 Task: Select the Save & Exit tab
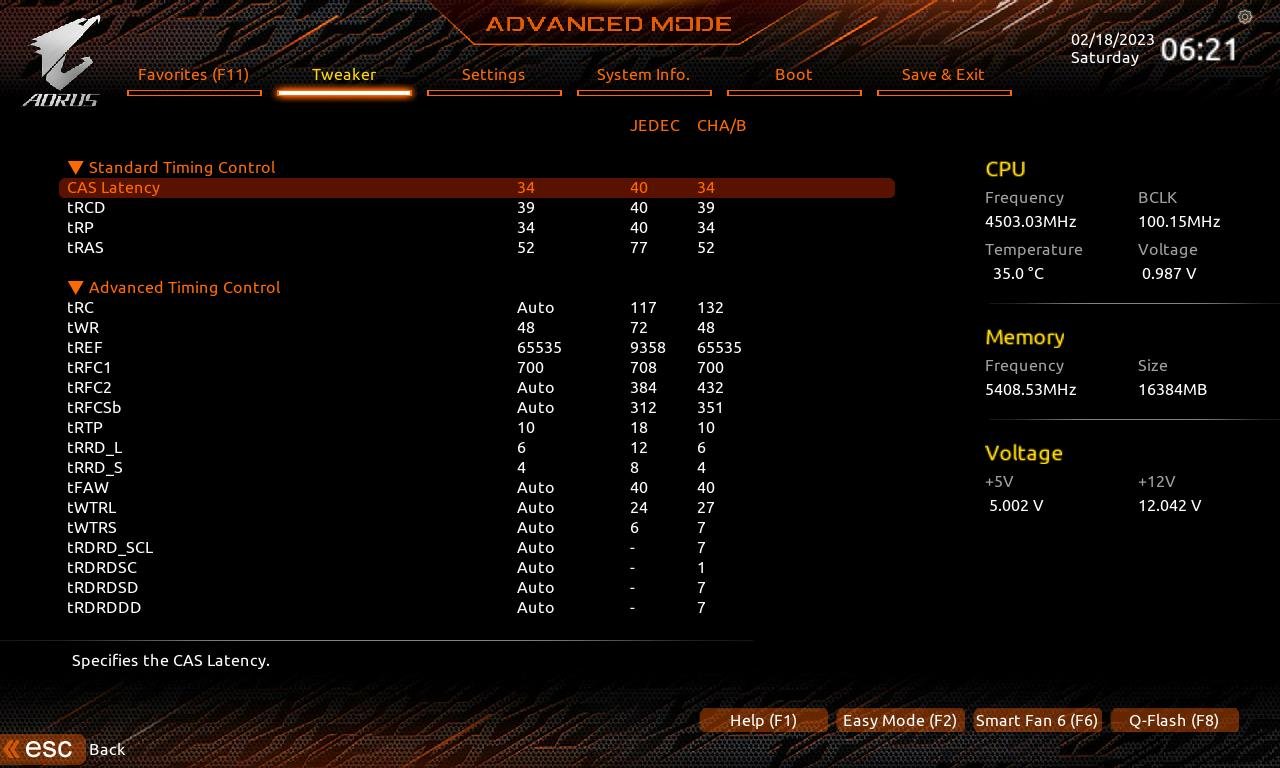click(943, 74)
